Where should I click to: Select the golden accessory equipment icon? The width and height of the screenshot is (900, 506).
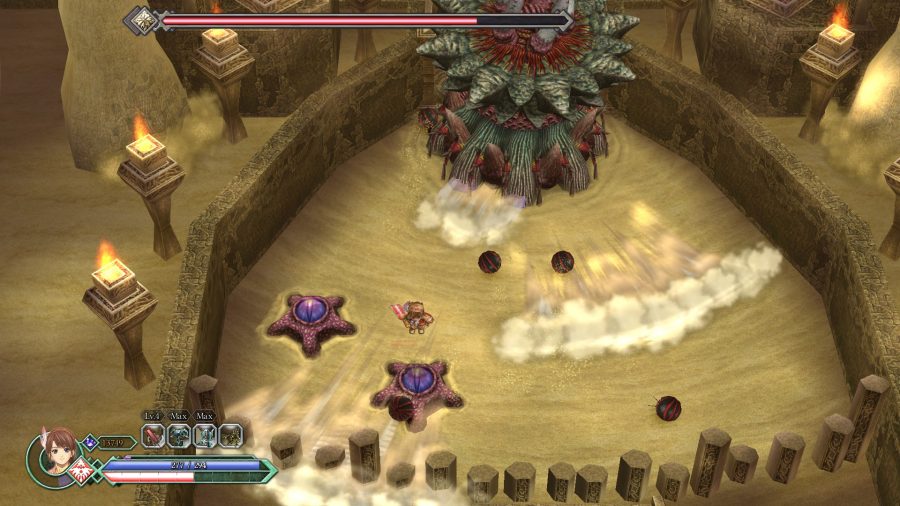coord(231,435)
